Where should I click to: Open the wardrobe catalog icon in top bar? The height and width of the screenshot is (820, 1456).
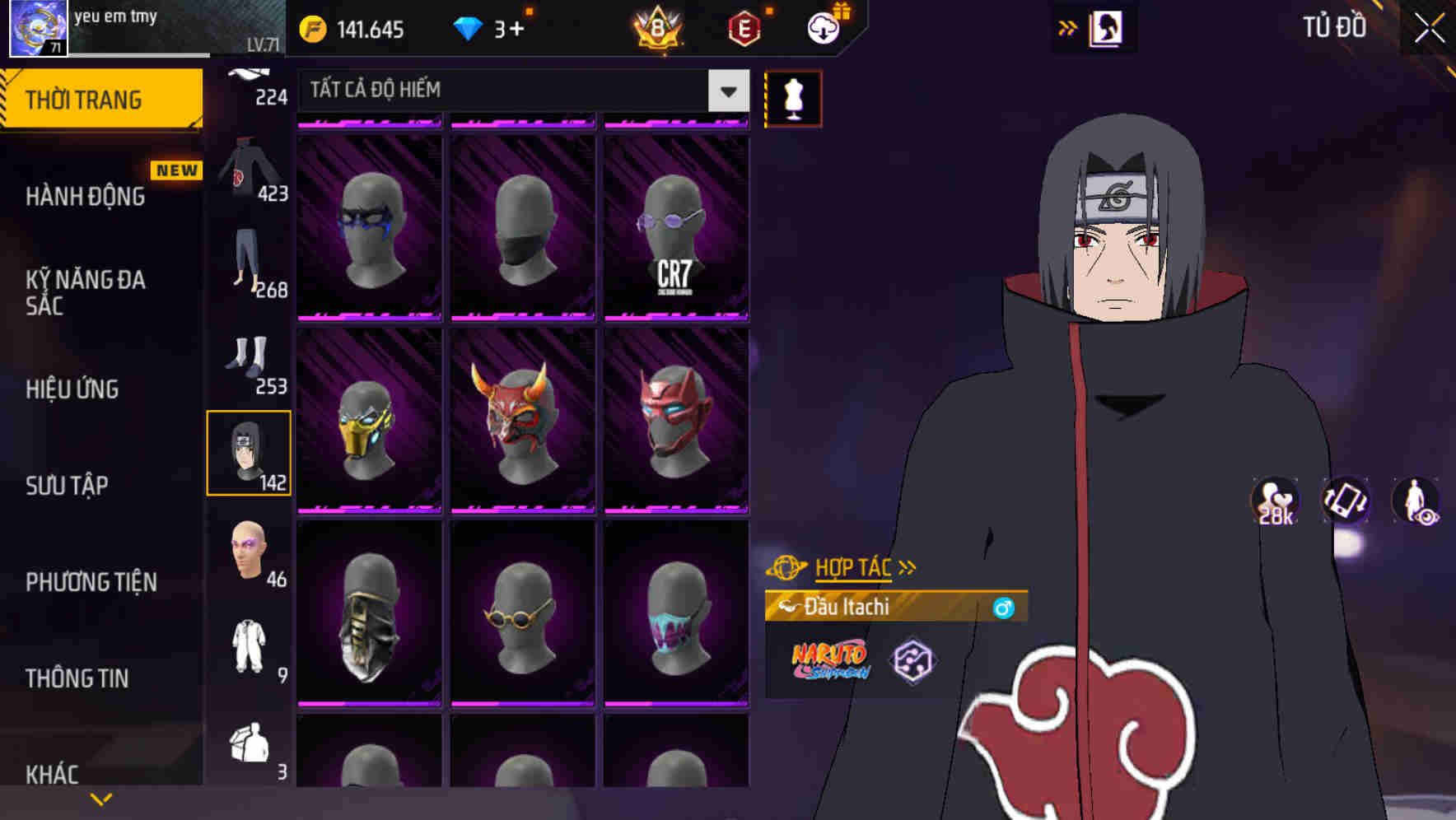tap(1106, 26)
